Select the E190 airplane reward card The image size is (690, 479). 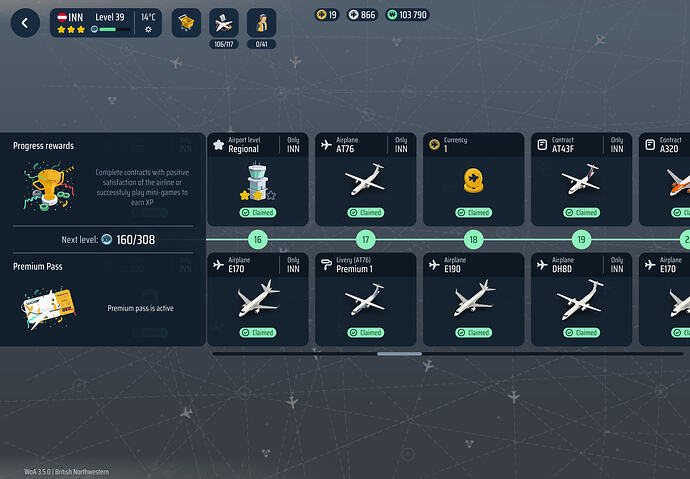pos(473,299)
